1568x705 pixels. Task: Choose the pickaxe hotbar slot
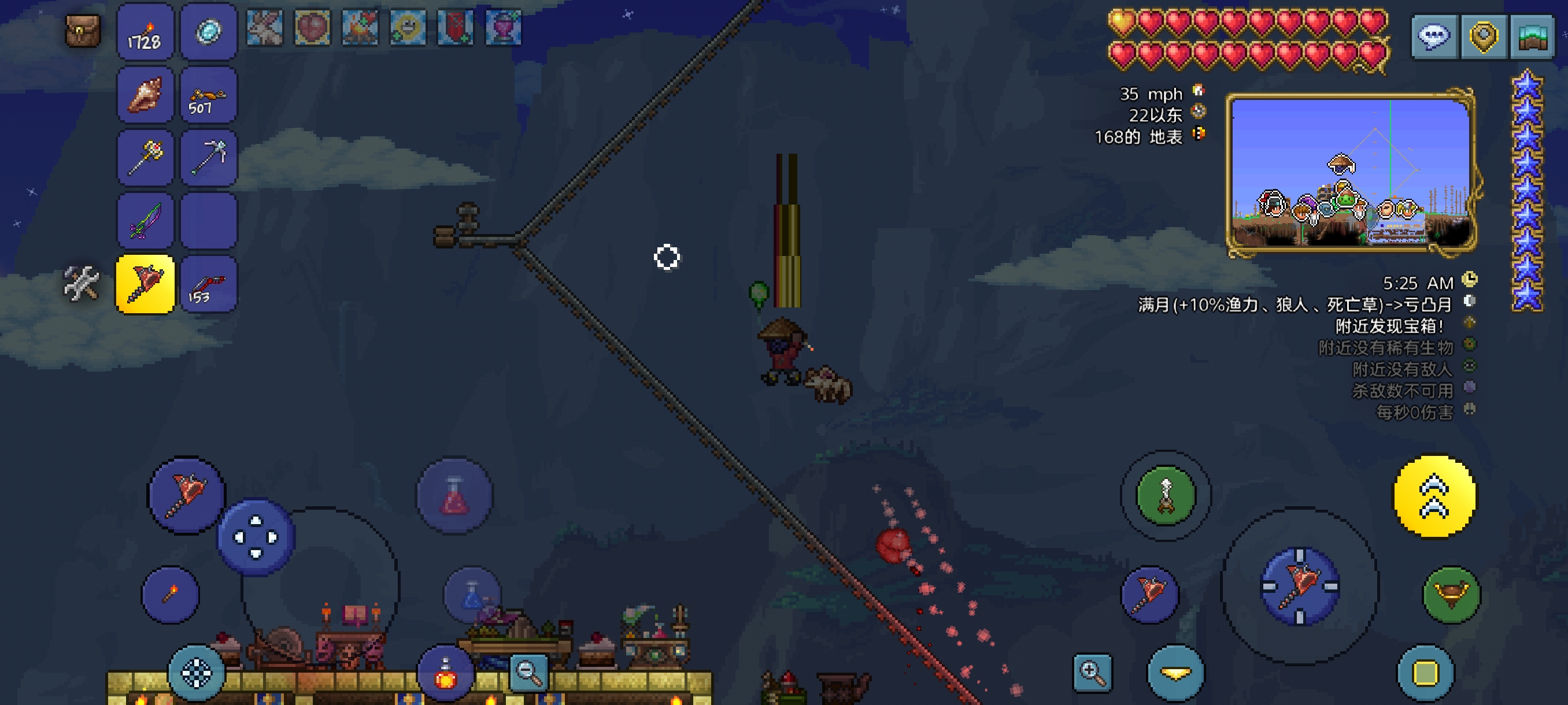209,158
